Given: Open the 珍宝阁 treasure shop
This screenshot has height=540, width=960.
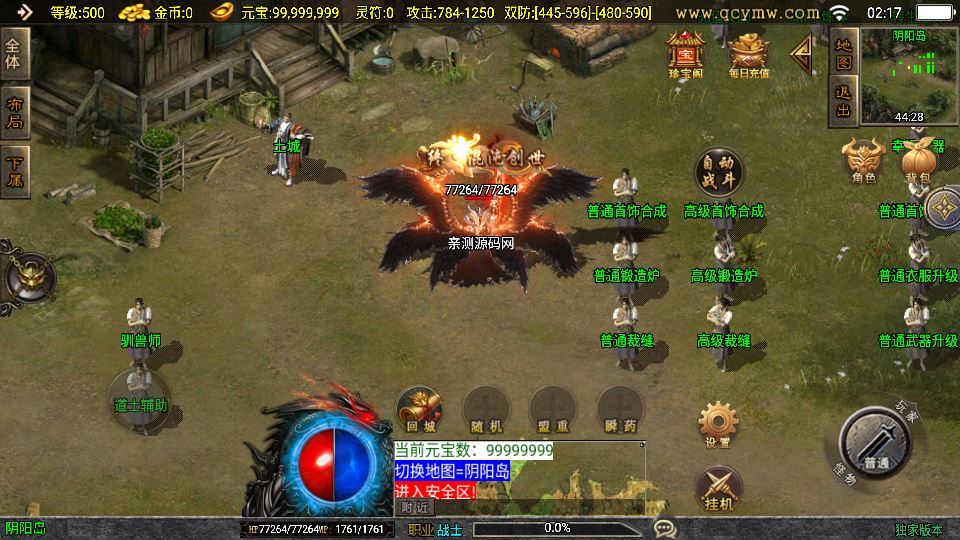Looking at the screenshot, I should pyautogui.click(x=686, y=54).
